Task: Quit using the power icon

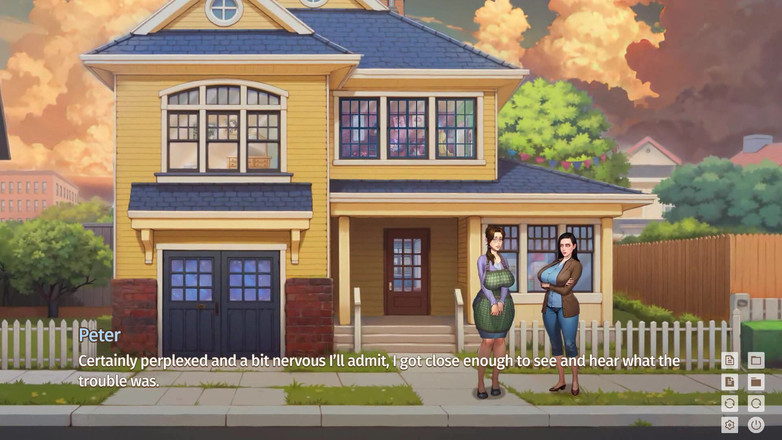Action: [756, 425]
